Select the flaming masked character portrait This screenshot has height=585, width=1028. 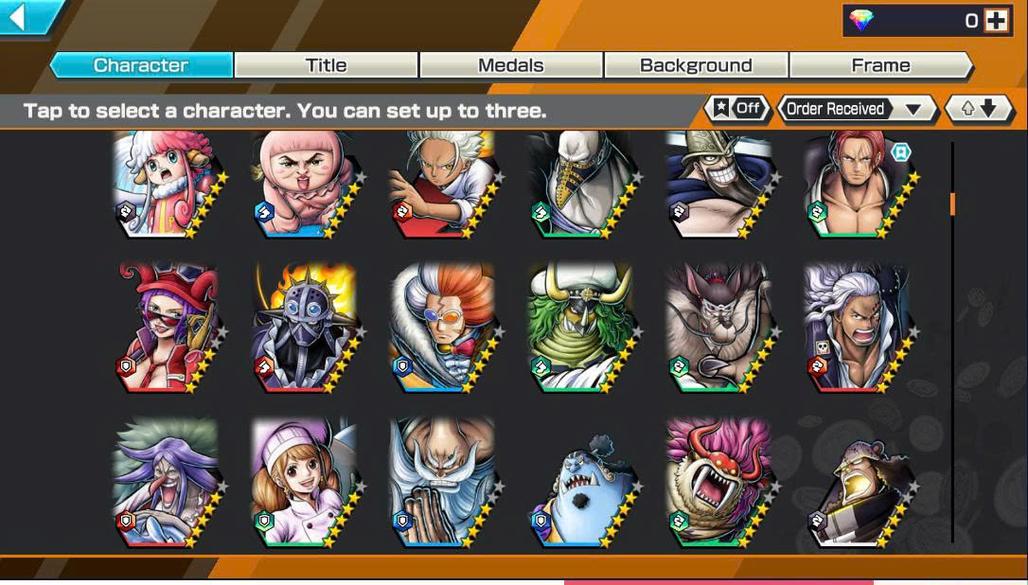303,328
